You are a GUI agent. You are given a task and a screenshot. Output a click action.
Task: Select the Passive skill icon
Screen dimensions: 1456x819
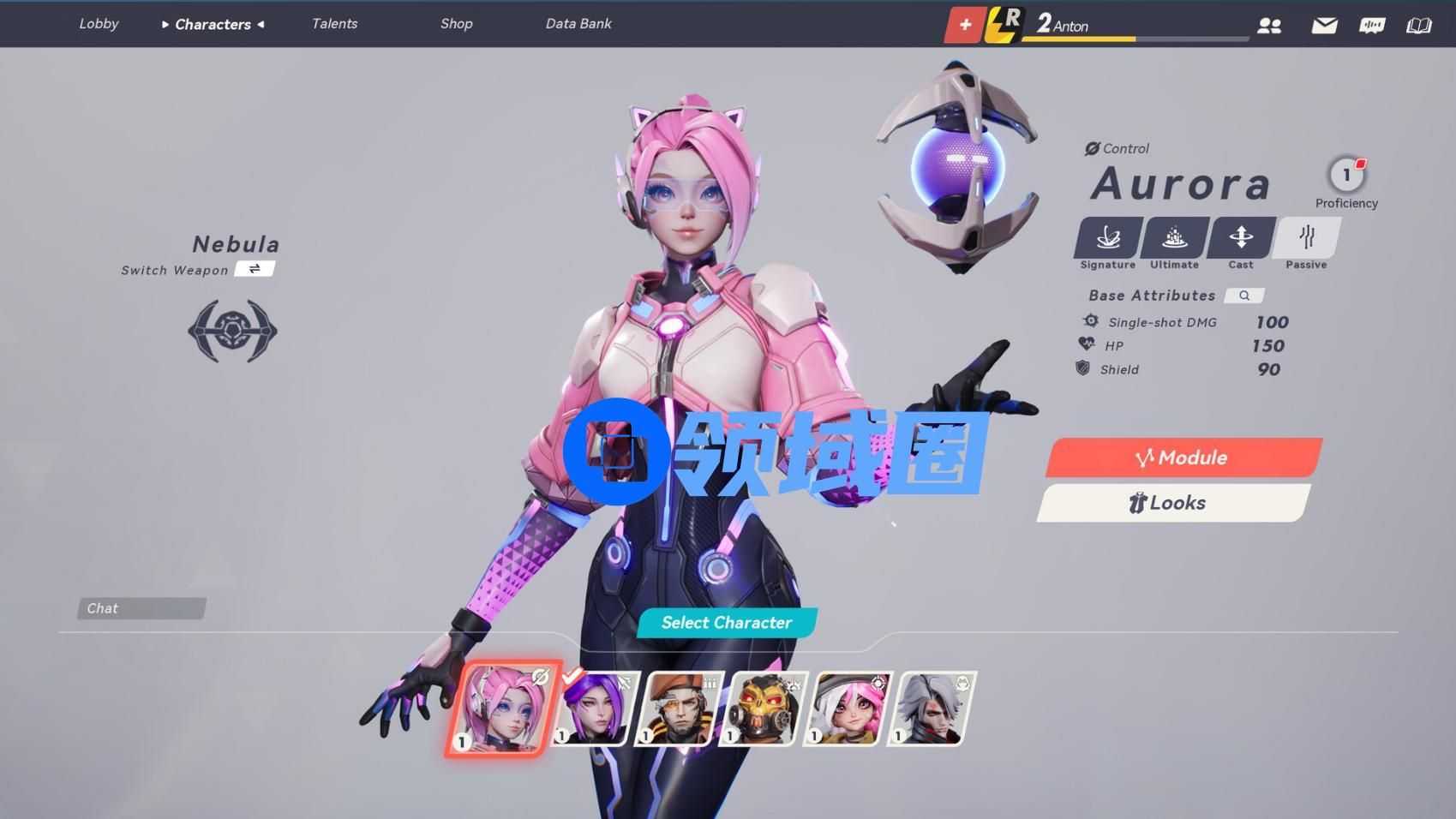(1307, 238)
